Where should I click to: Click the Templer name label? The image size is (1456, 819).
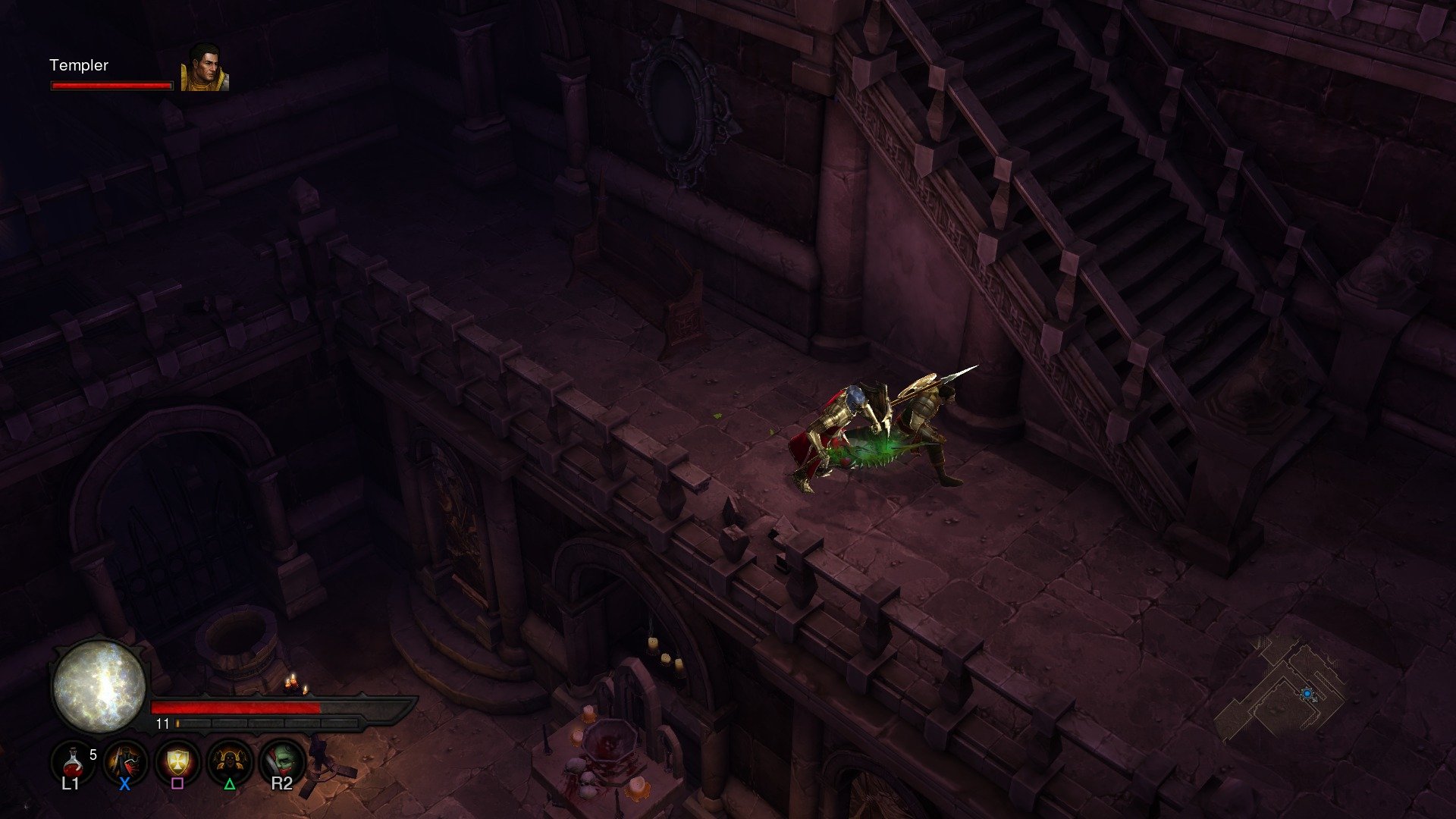(x=78, y=65)
